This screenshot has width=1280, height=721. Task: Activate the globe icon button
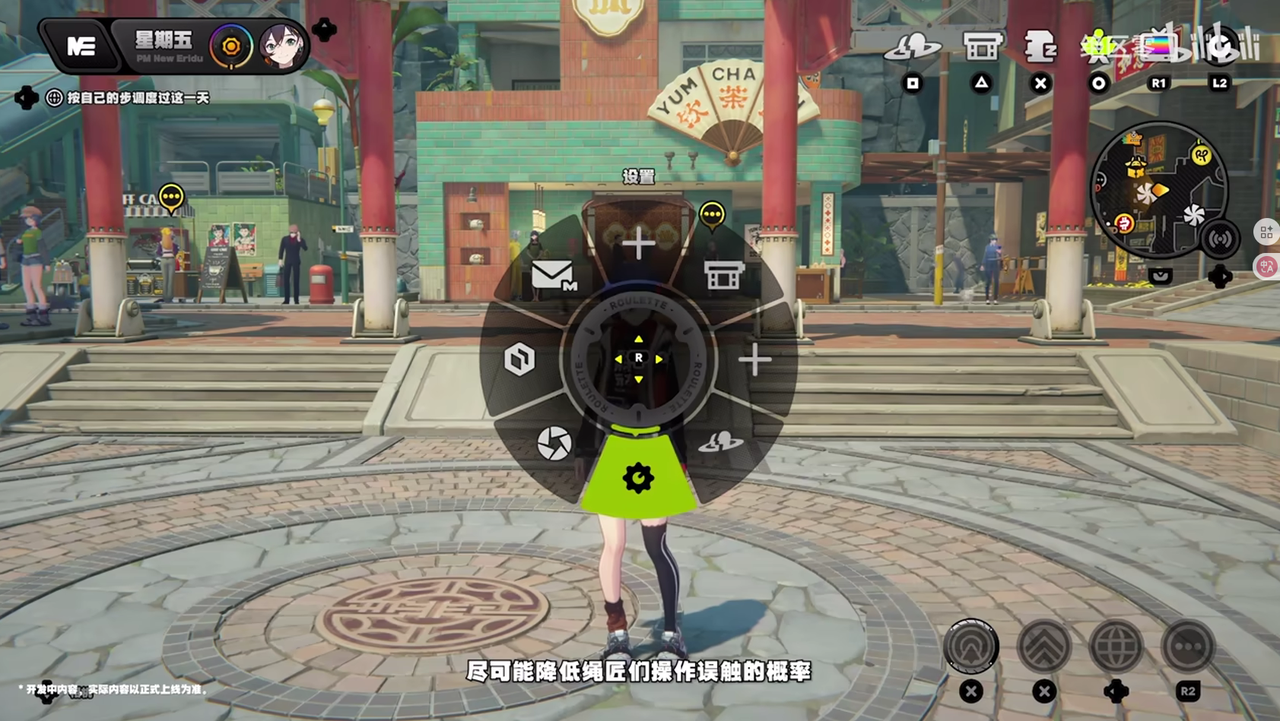[1115, 645]
